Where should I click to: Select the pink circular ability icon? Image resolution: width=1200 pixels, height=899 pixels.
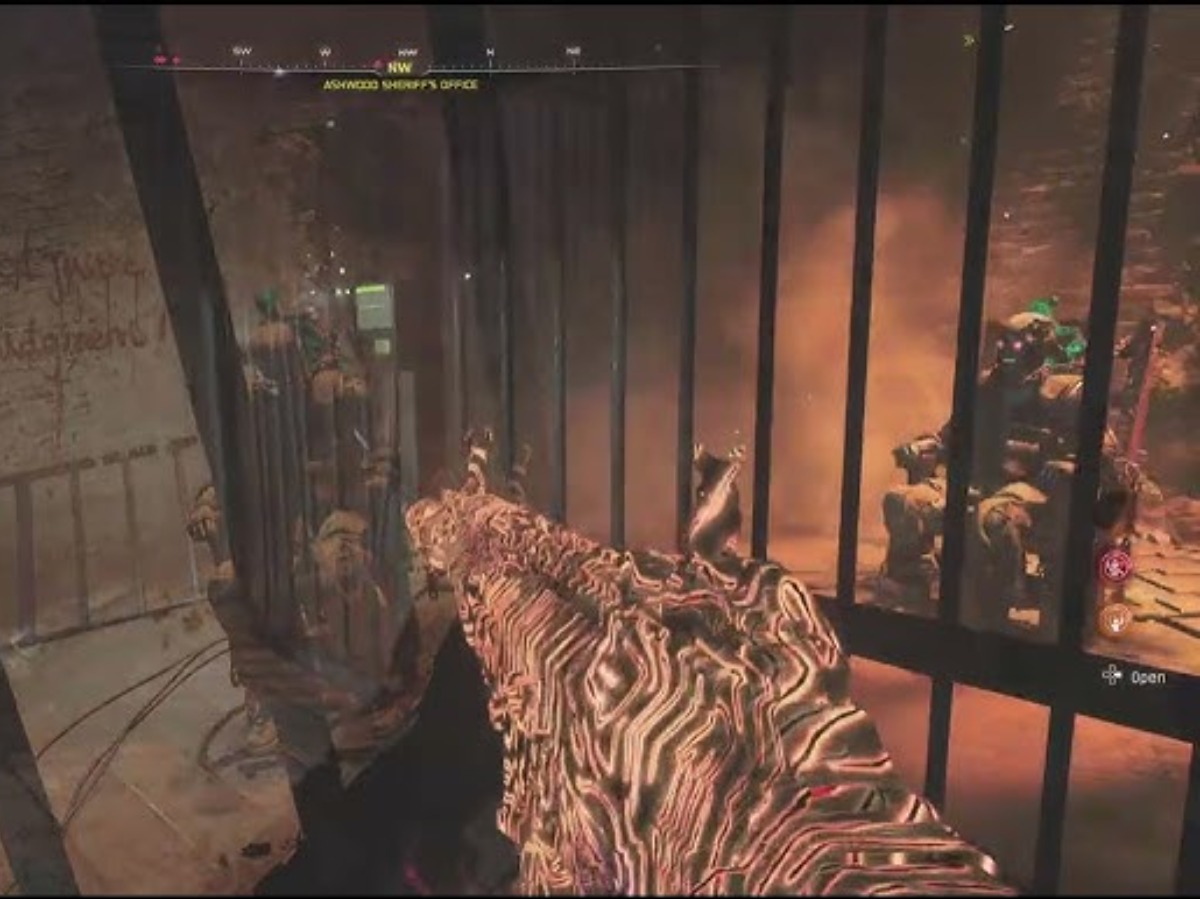(x=1114, y=567)
